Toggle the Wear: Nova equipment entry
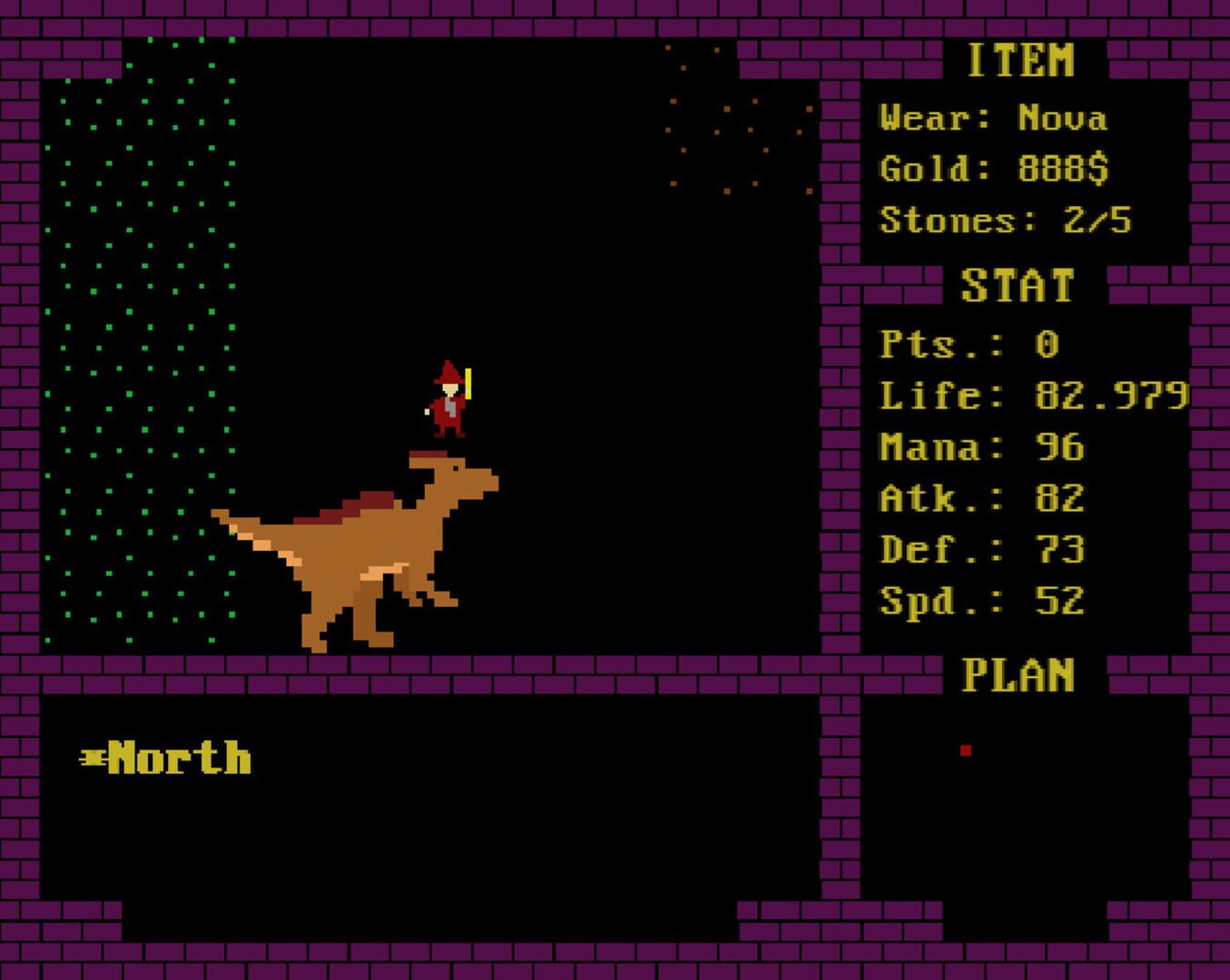Screen dimensions: 1230x980 coord(994,118)
